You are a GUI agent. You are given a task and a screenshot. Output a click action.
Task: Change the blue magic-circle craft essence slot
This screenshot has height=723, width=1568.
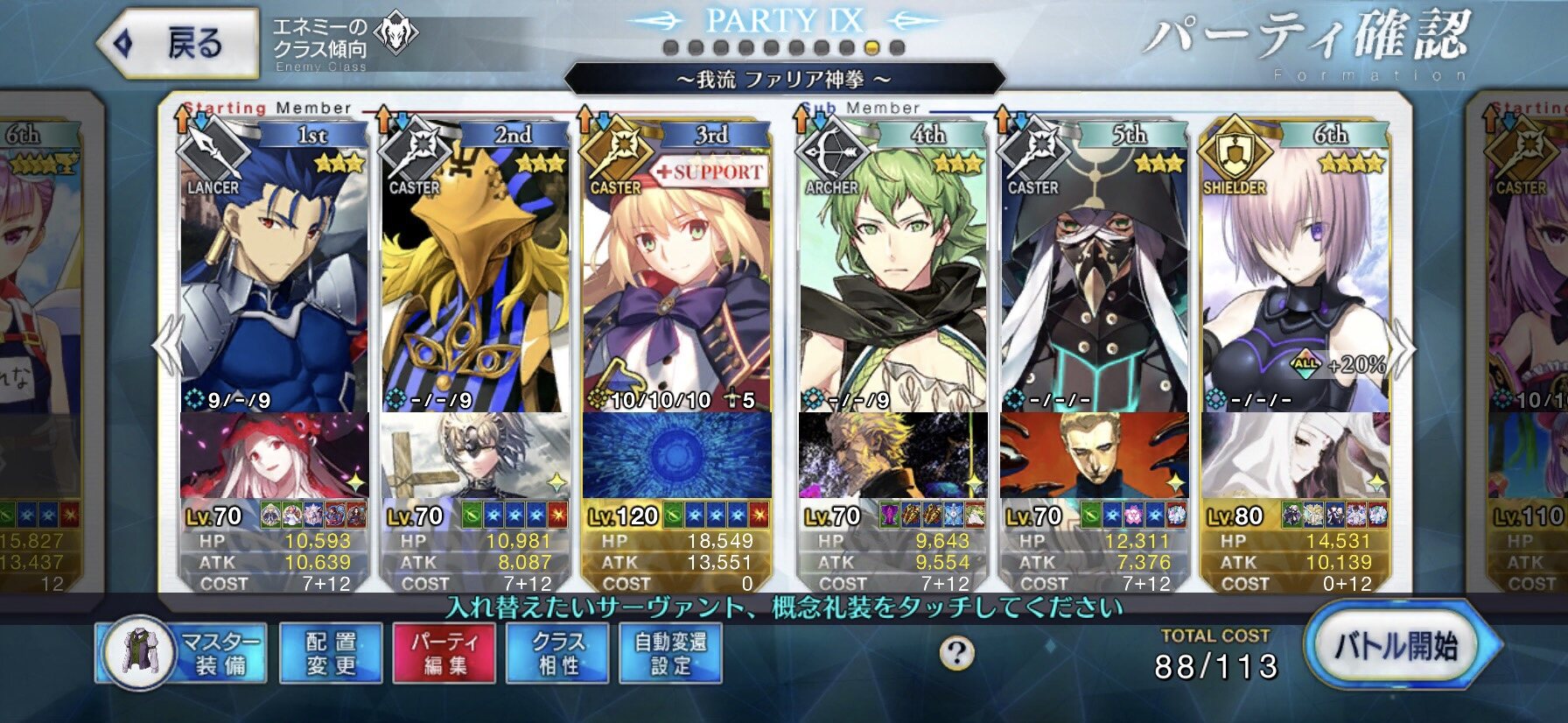point(676,455)
